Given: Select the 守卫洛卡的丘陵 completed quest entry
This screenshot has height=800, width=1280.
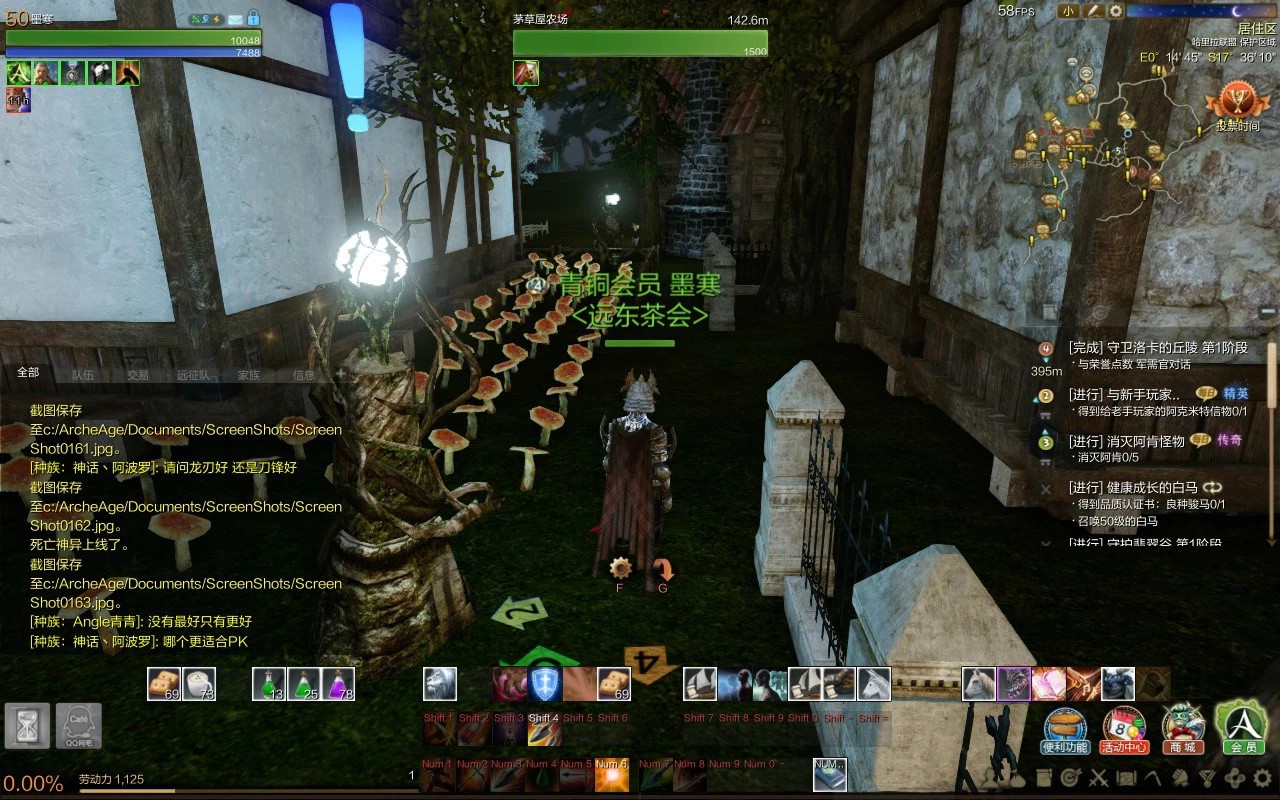Looking at the screenshot, I should coord(1157,348).
